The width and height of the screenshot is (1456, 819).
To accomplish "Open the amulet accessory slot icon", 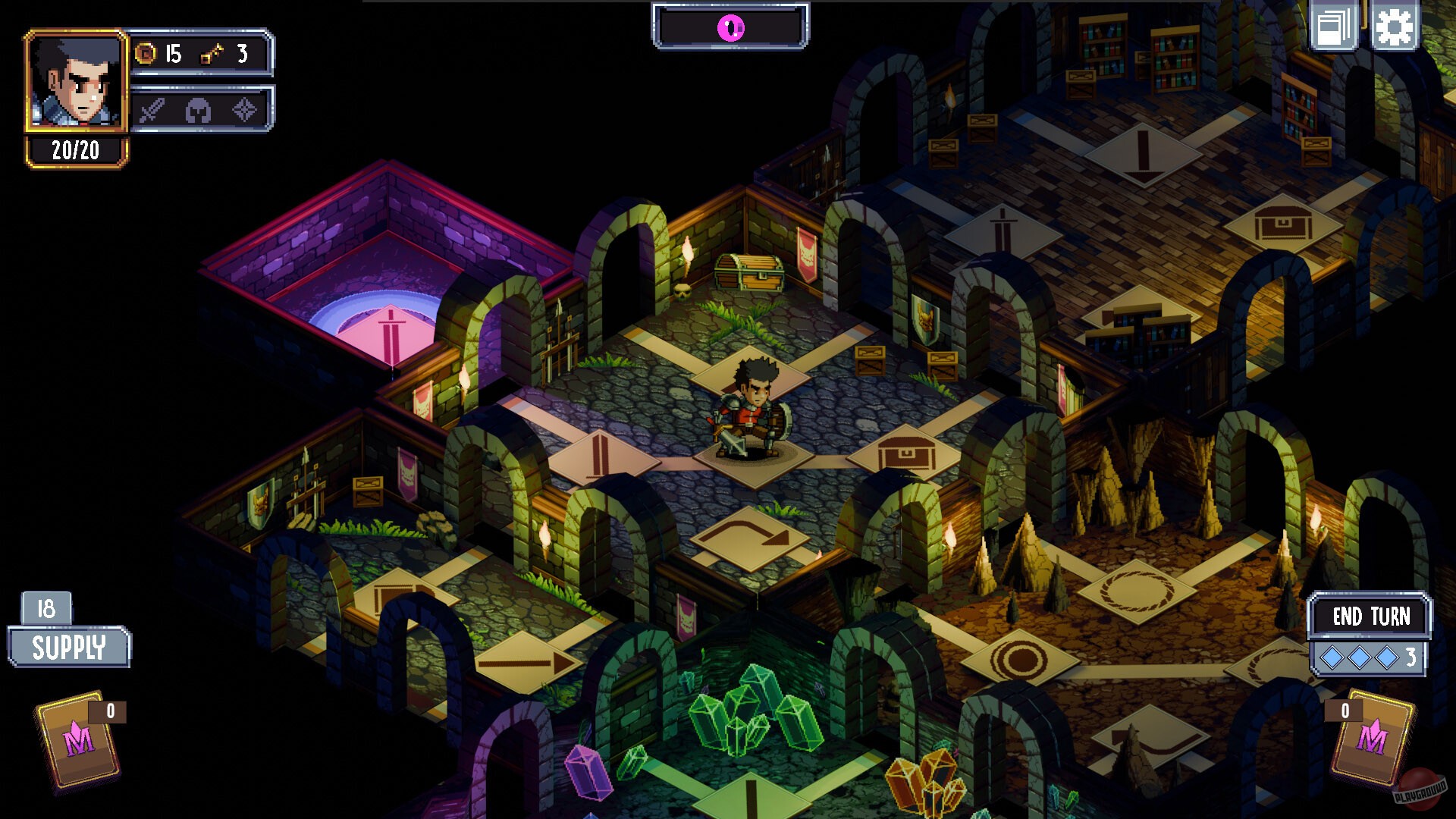I will [245, 108].
